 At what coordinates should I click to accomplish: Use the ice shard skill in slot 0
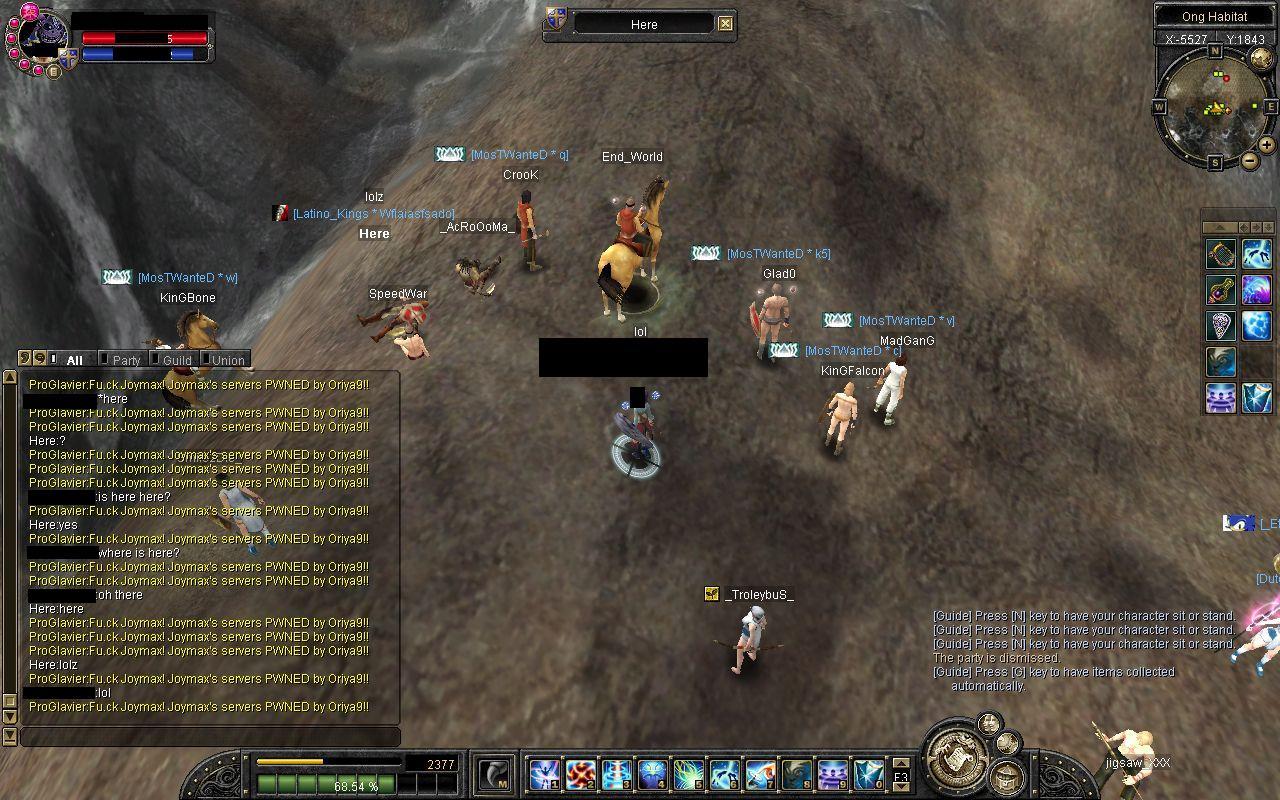click(x=869, y=774)
